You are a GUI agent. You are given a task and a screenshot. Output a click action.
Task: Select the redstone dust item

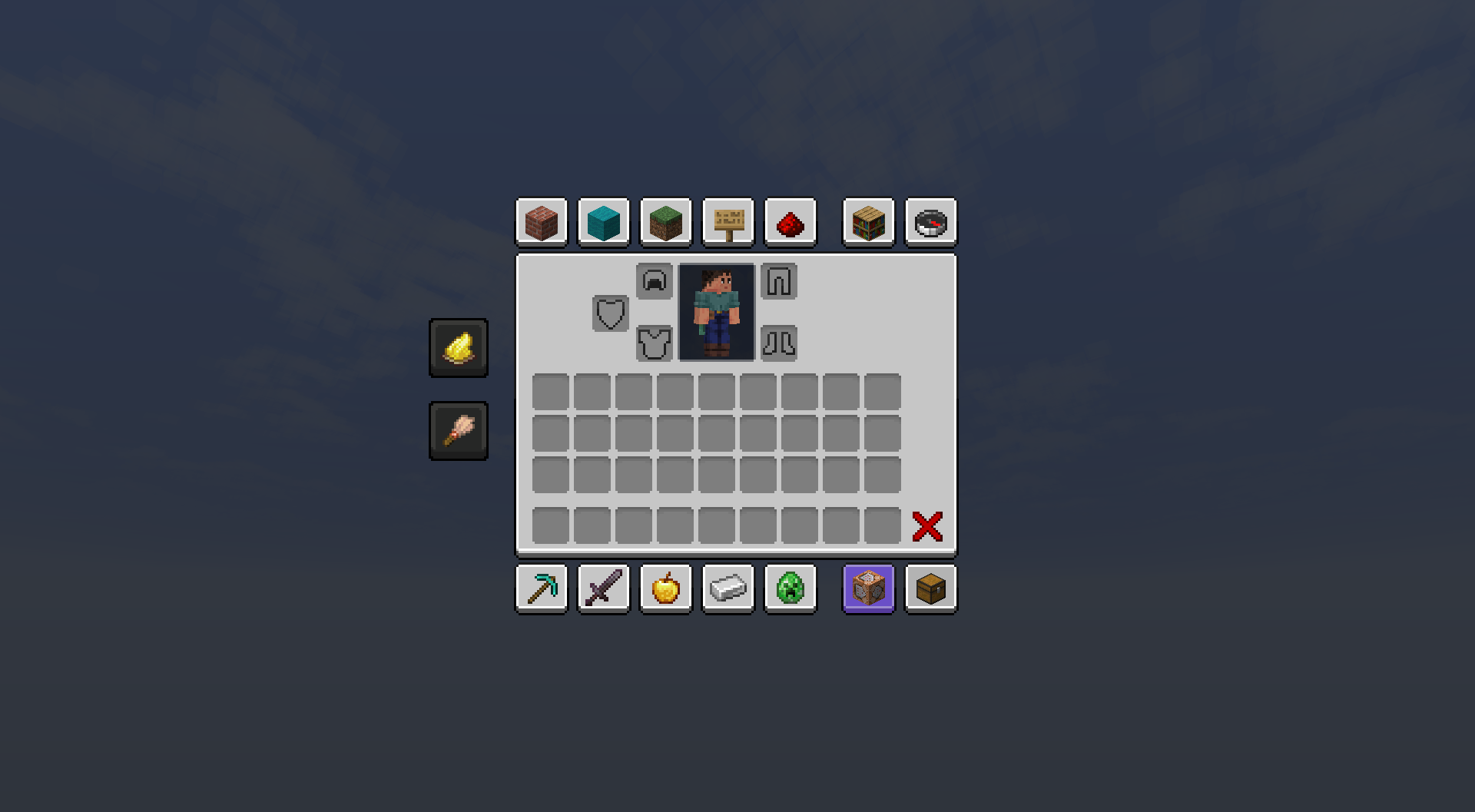click(x=791, y=223)
